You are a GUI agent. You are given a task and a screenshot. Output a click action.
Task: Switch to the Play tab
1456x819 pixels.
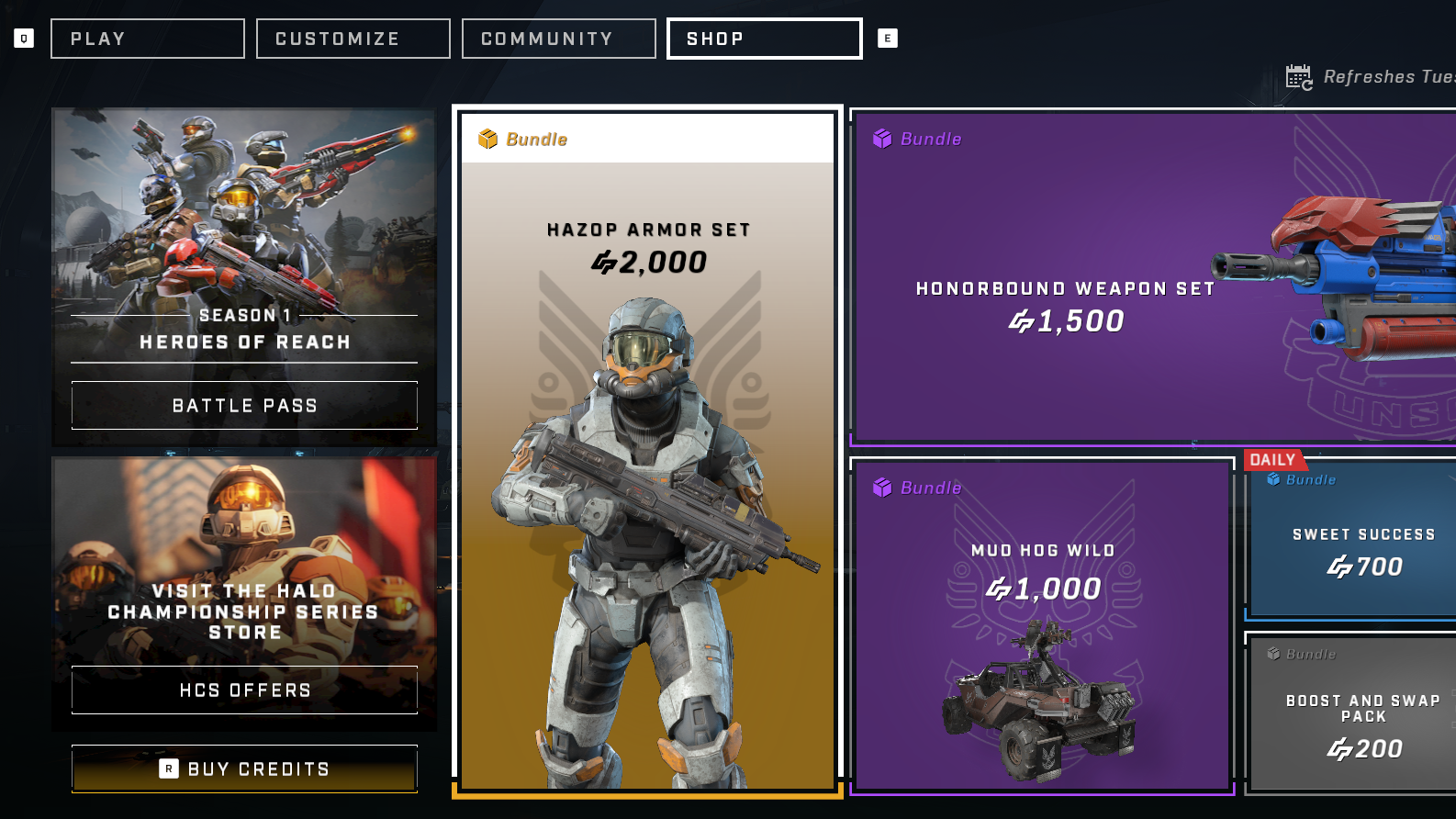[x=148, y=39]
